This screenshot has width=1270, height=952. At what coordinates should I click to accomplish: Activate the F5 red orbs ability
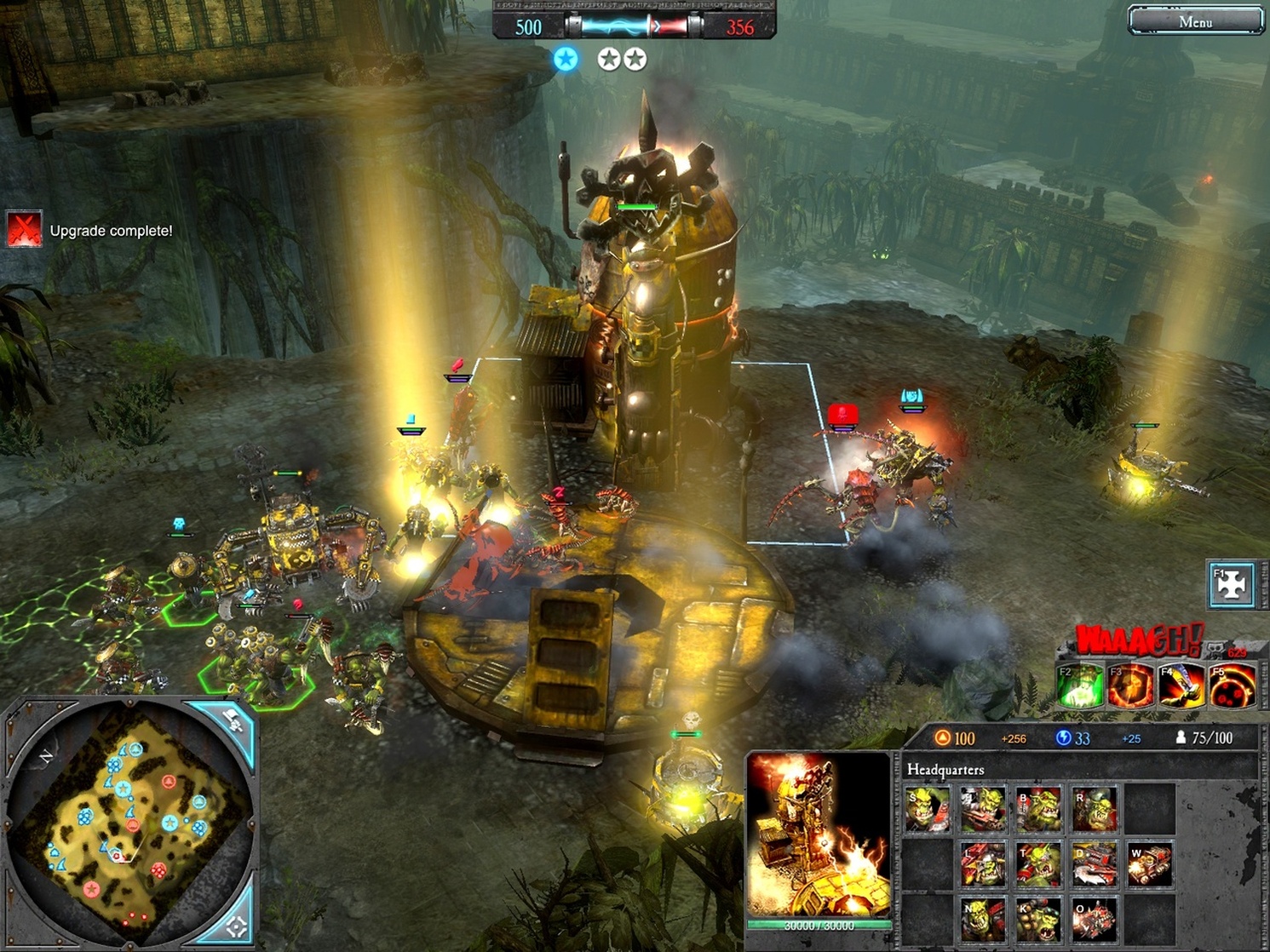click(x=1232, y=686)
